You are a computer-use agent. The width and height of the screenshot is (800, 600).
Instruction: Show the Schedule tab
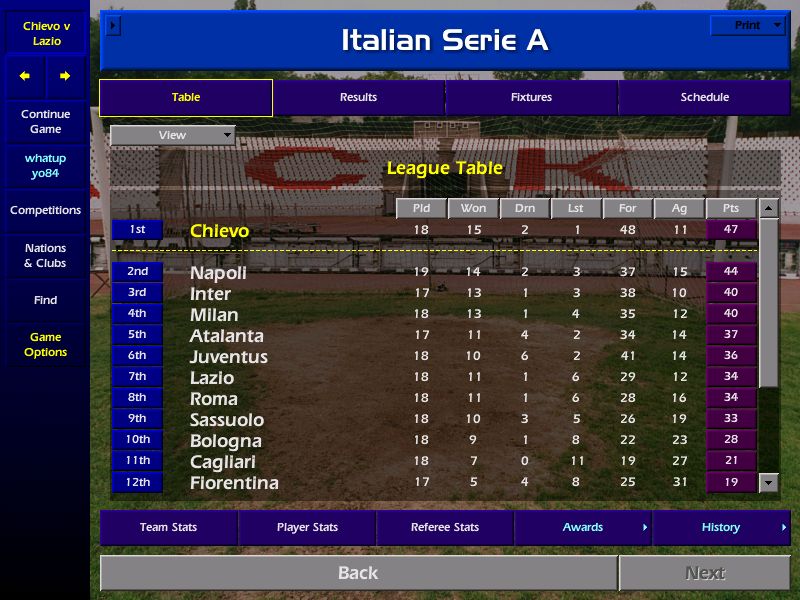704,98
